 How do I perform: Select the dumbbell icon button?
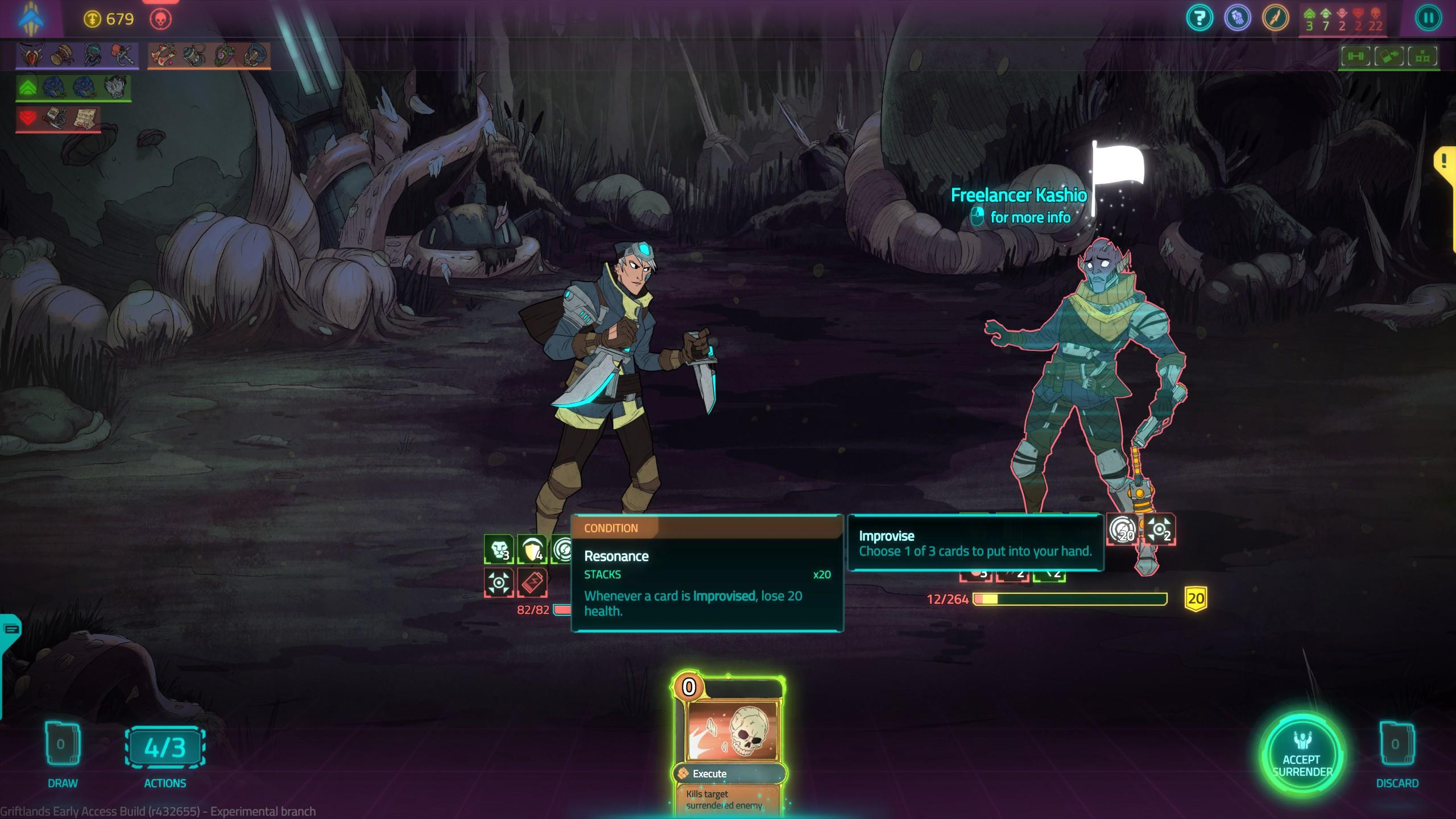pos(1356,56)
